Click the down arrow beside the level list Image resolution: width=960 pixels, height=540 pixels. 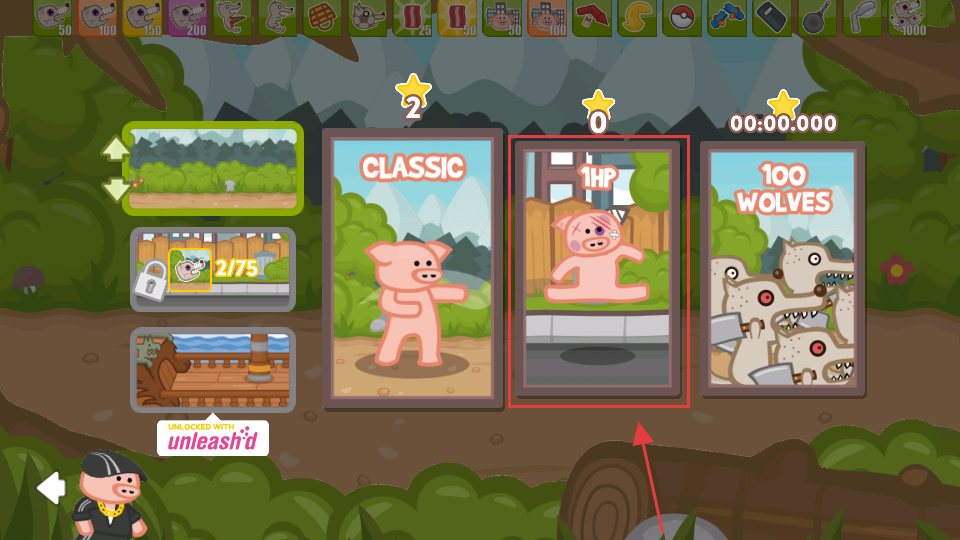[x=115, y=188]
